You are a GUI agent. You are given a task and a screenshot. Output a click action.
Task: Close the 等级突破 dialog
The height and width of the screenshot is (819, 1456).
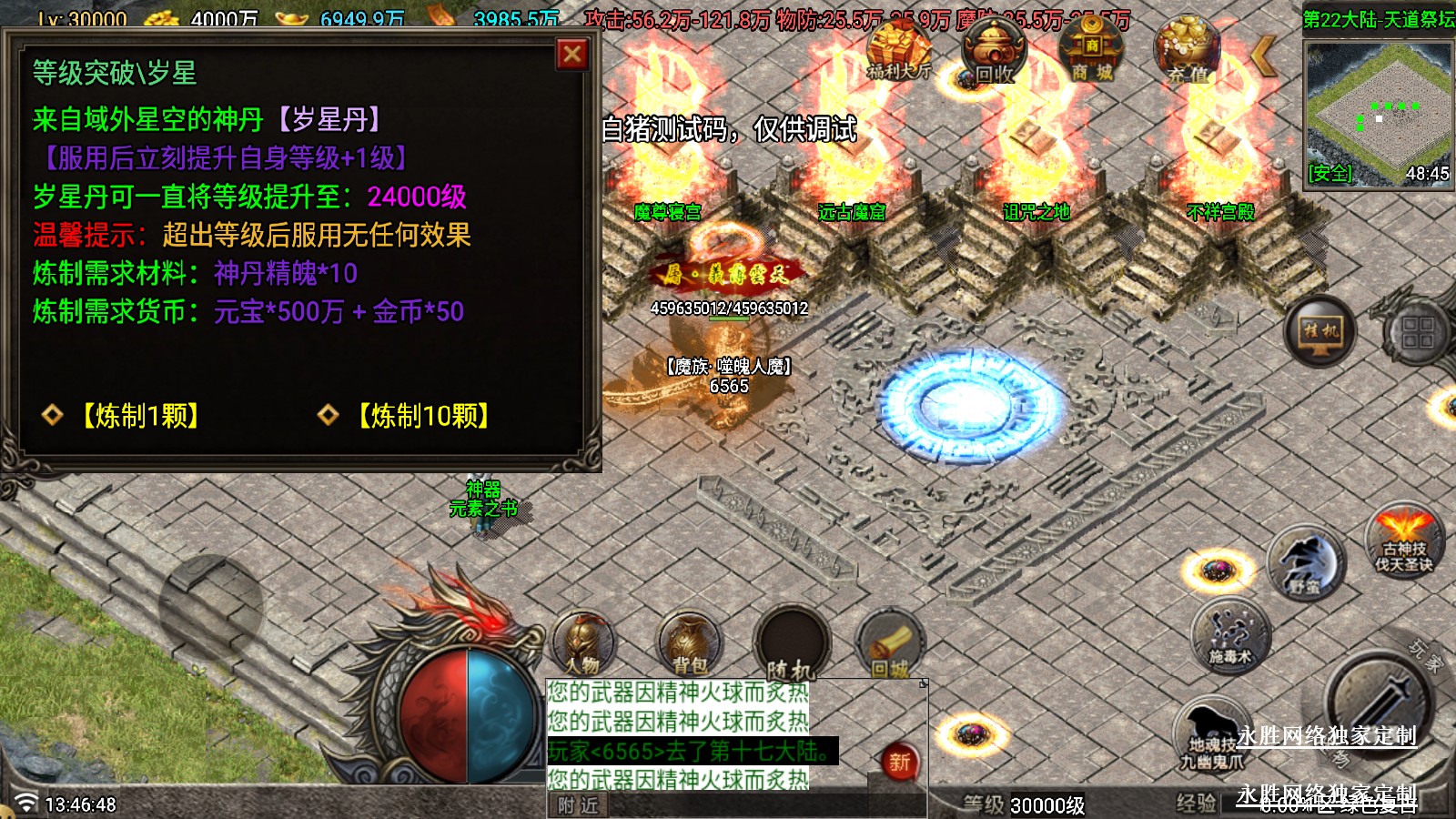572,55
